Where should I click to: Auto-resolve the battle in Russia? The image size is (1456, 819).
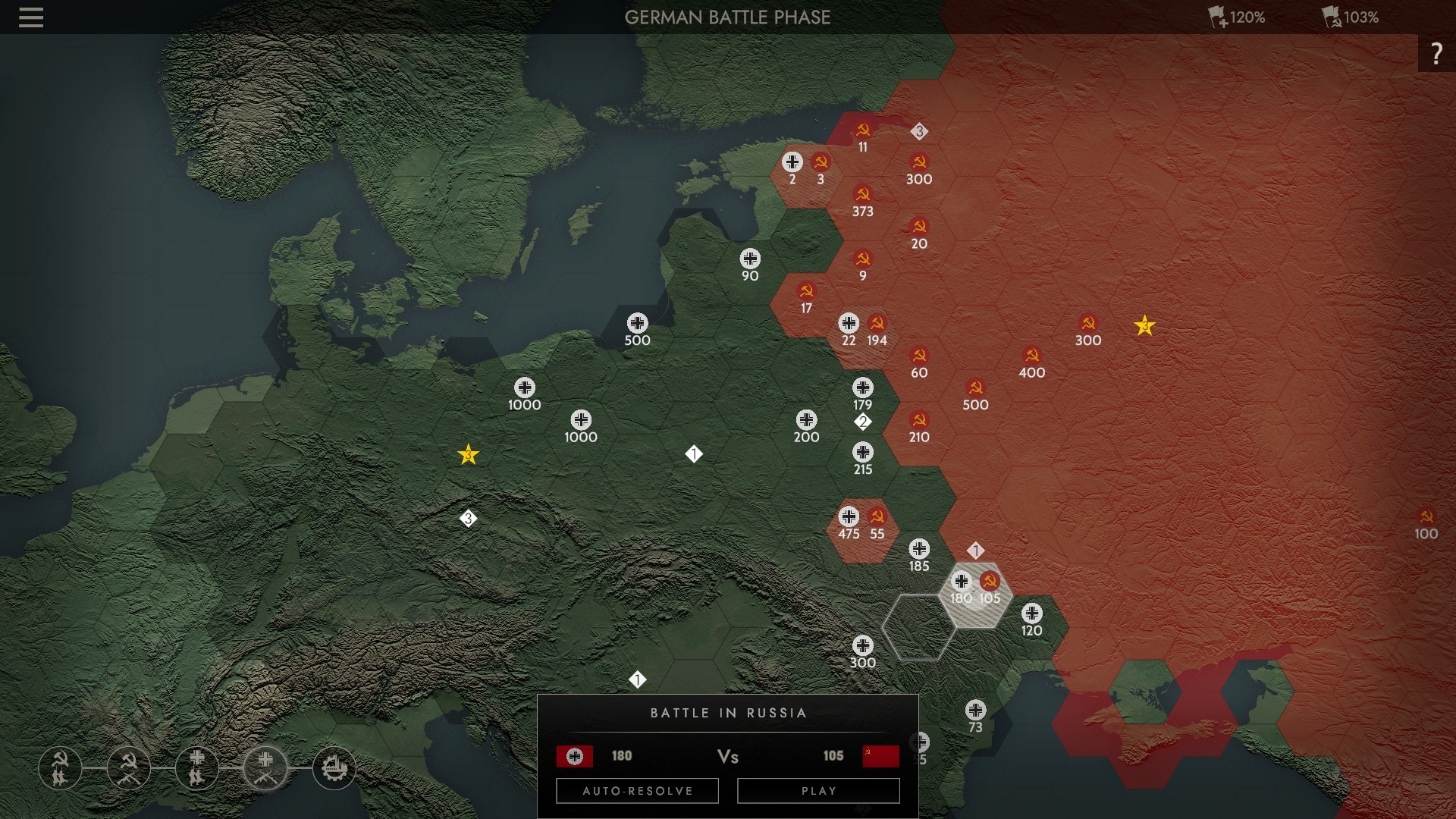[x=637, y=791]
